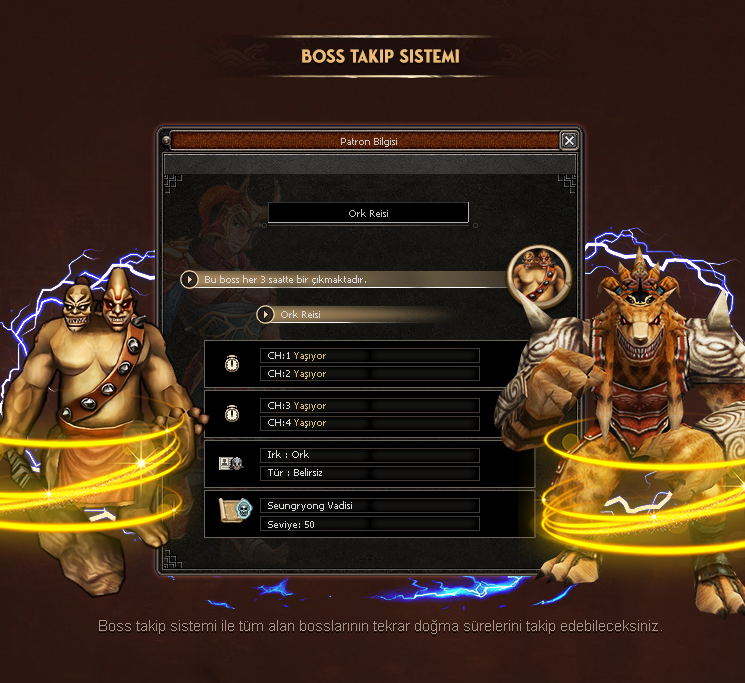The image size is (745, 683).
Task: Click the arrow beside the 3-hour spawn message
Action: tap(189, 279)
